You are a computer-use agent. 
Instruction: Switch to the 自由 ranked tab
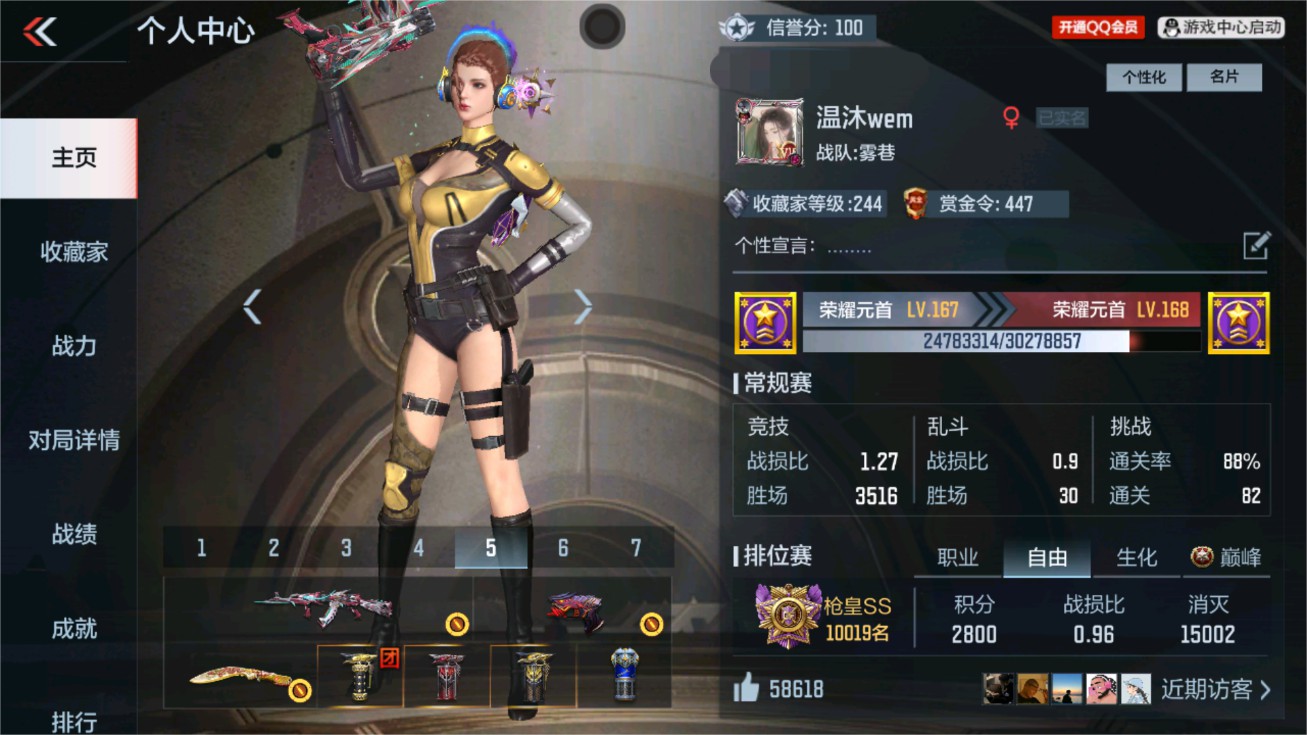tap(1046, 559)
